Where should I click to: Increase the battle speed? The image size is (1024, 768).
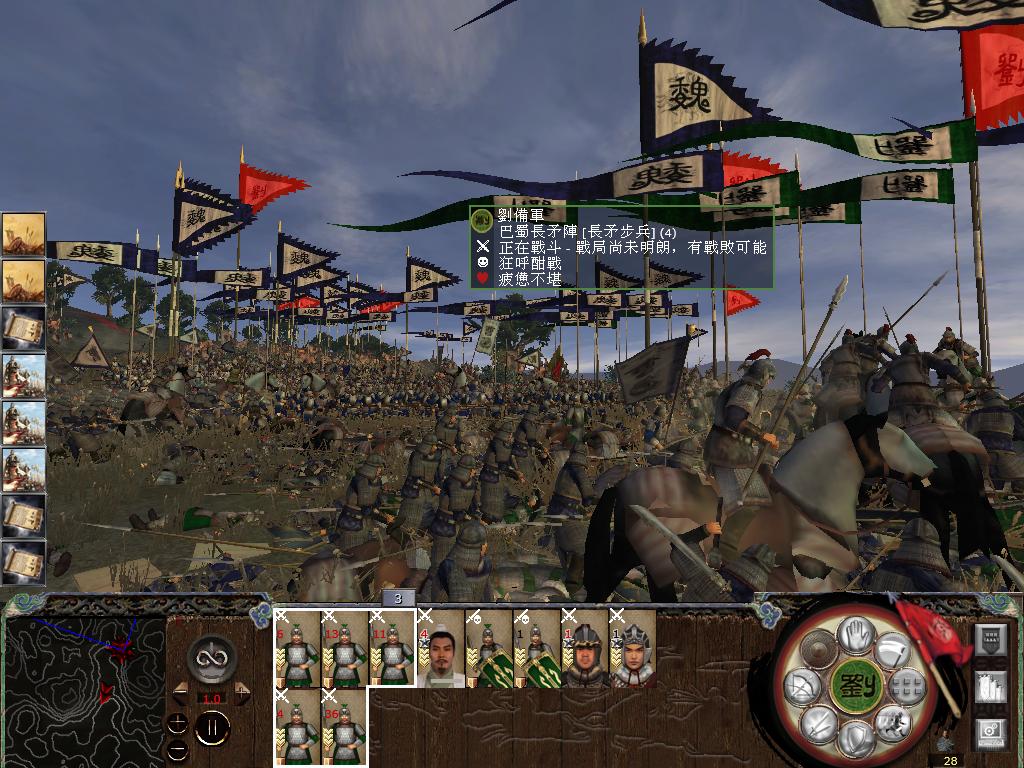tap(241, 692)
